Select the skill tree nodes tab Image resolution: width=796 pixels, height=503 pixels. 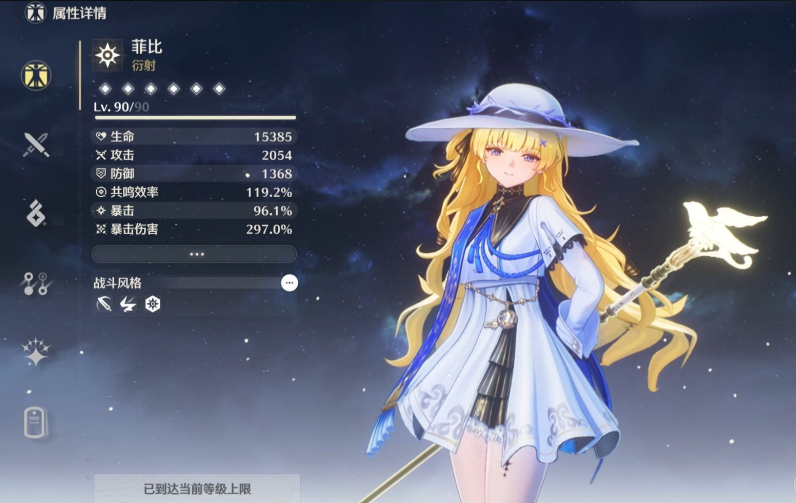tap(37, 283)
